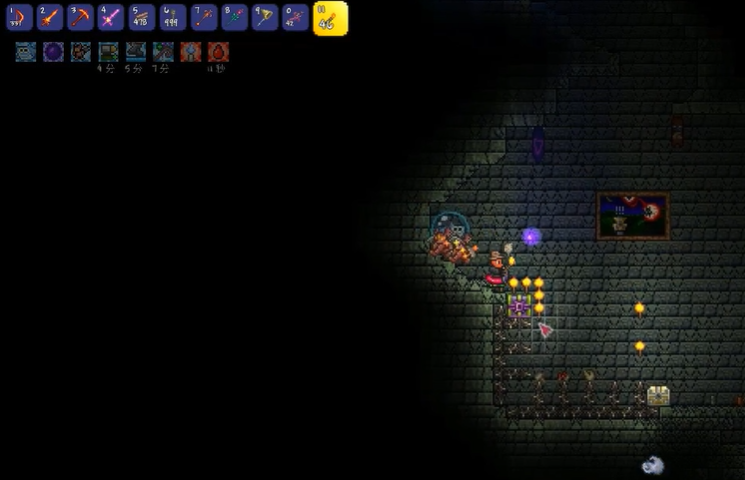Screen dimensions: 745x480
Task: Click the dark purple shadow orb buff icon
Action: coord(54,52)
